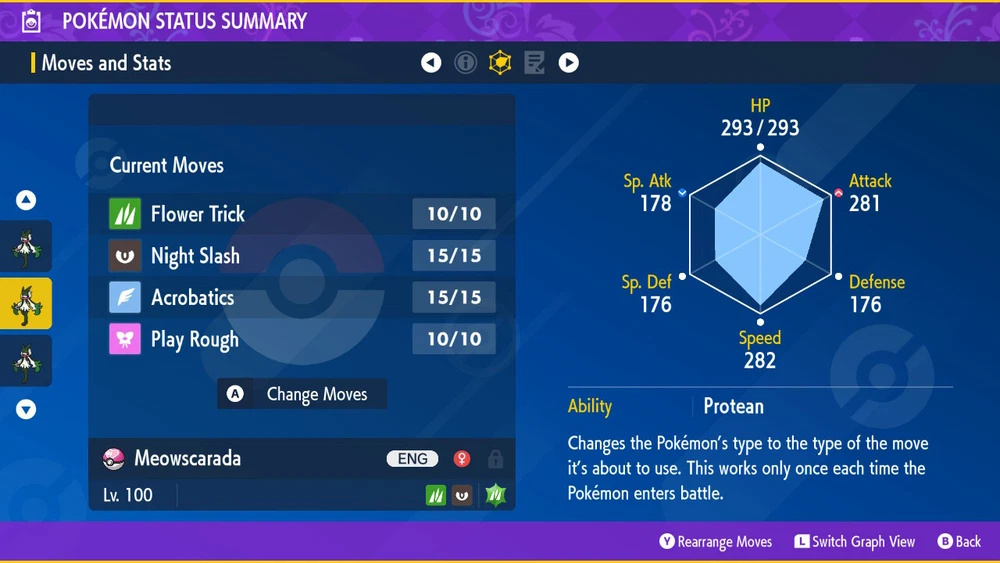The height and width of the screenshot is (563, 1000).
Task: Click the Change Moves button
Action: coord(302,394)
